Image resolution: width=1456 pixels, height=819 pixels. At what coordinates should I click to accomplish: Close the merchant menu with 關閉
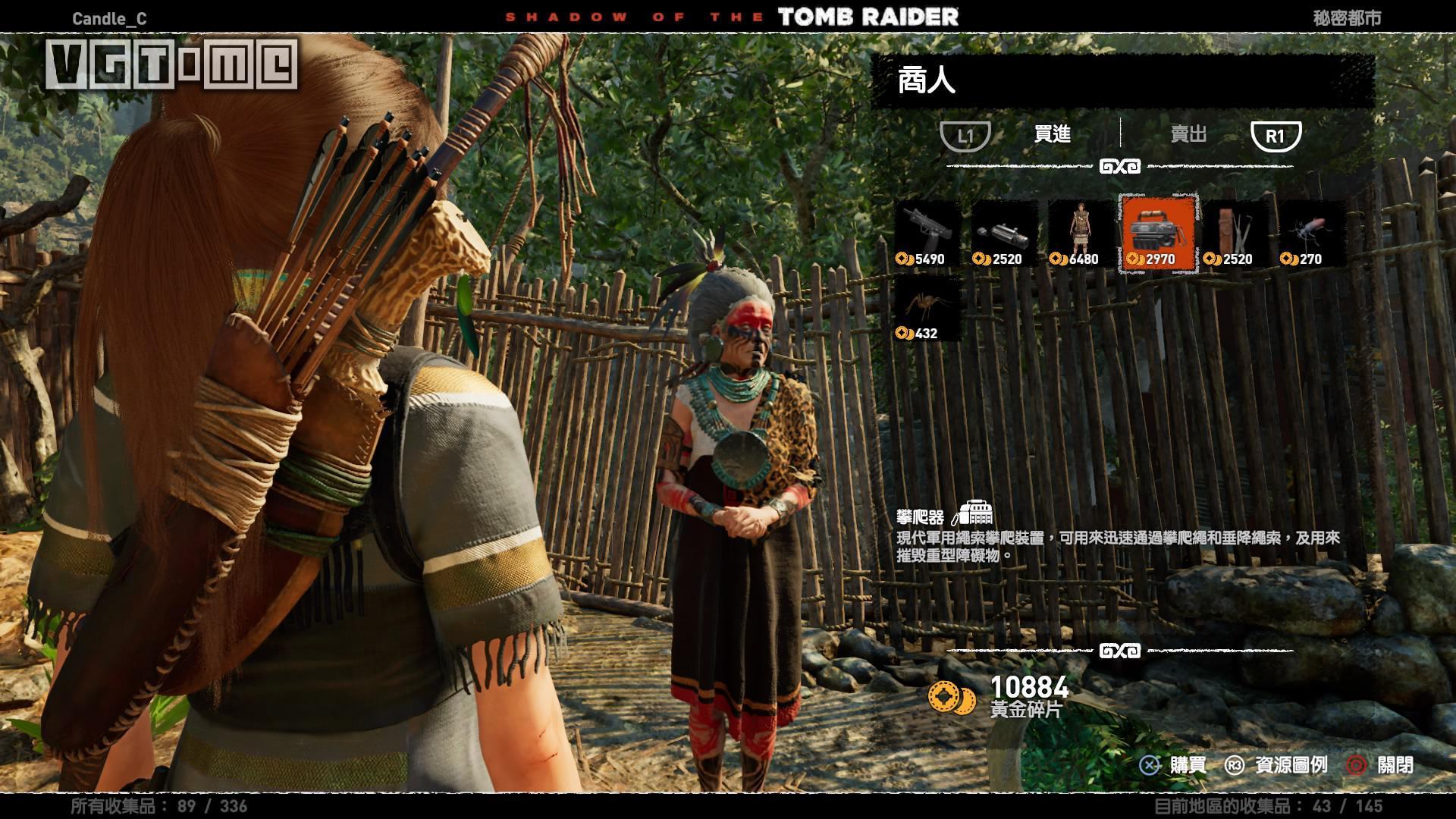1380,765
